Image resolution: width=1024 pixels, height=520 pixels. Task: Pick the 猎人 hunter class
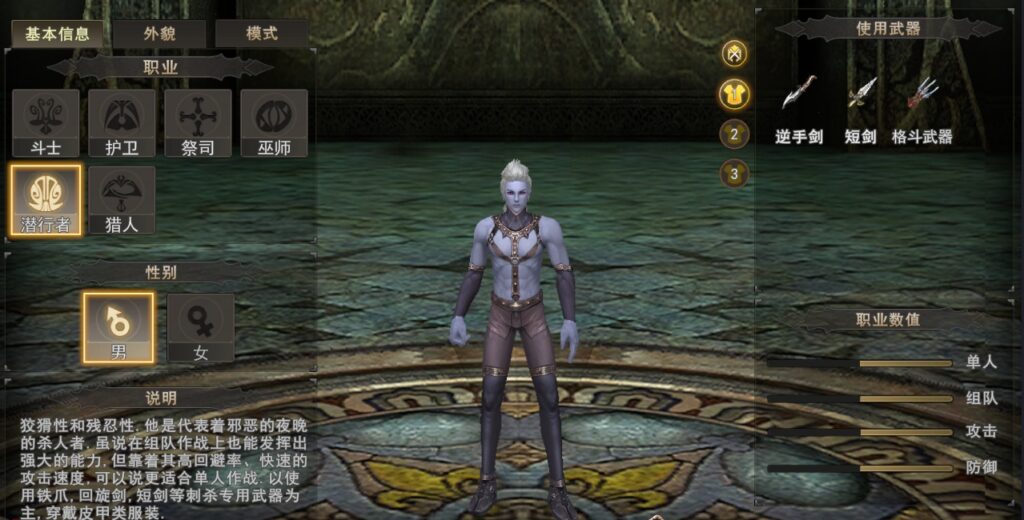[x=122, y=200]
